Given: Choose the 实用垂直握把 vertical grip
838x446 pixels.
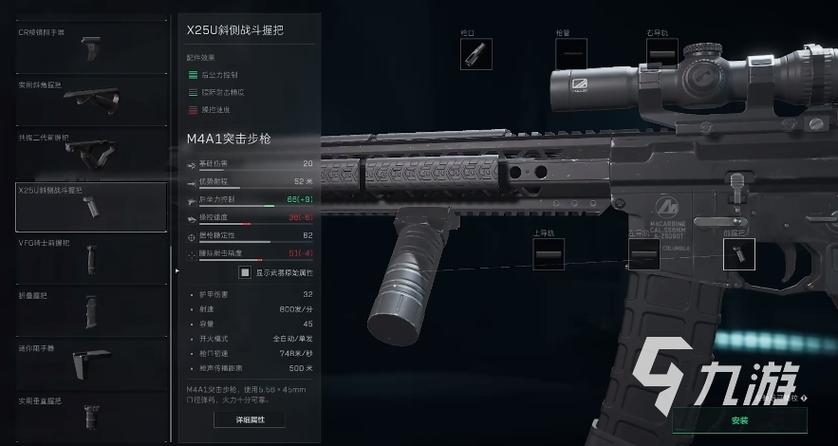Looking at the screenshot, I should [x=90, y=415].
